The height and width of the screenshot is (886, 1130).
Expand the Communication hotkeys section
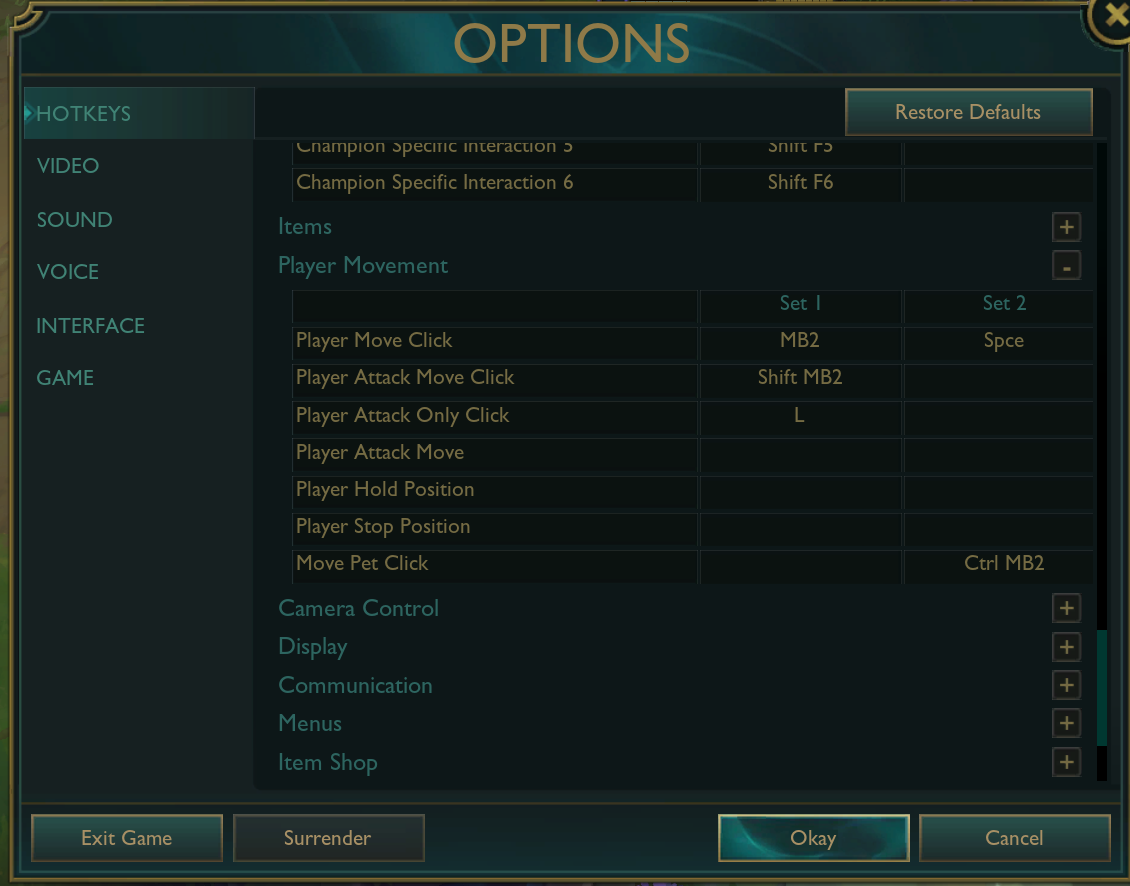click(1066, 685)
